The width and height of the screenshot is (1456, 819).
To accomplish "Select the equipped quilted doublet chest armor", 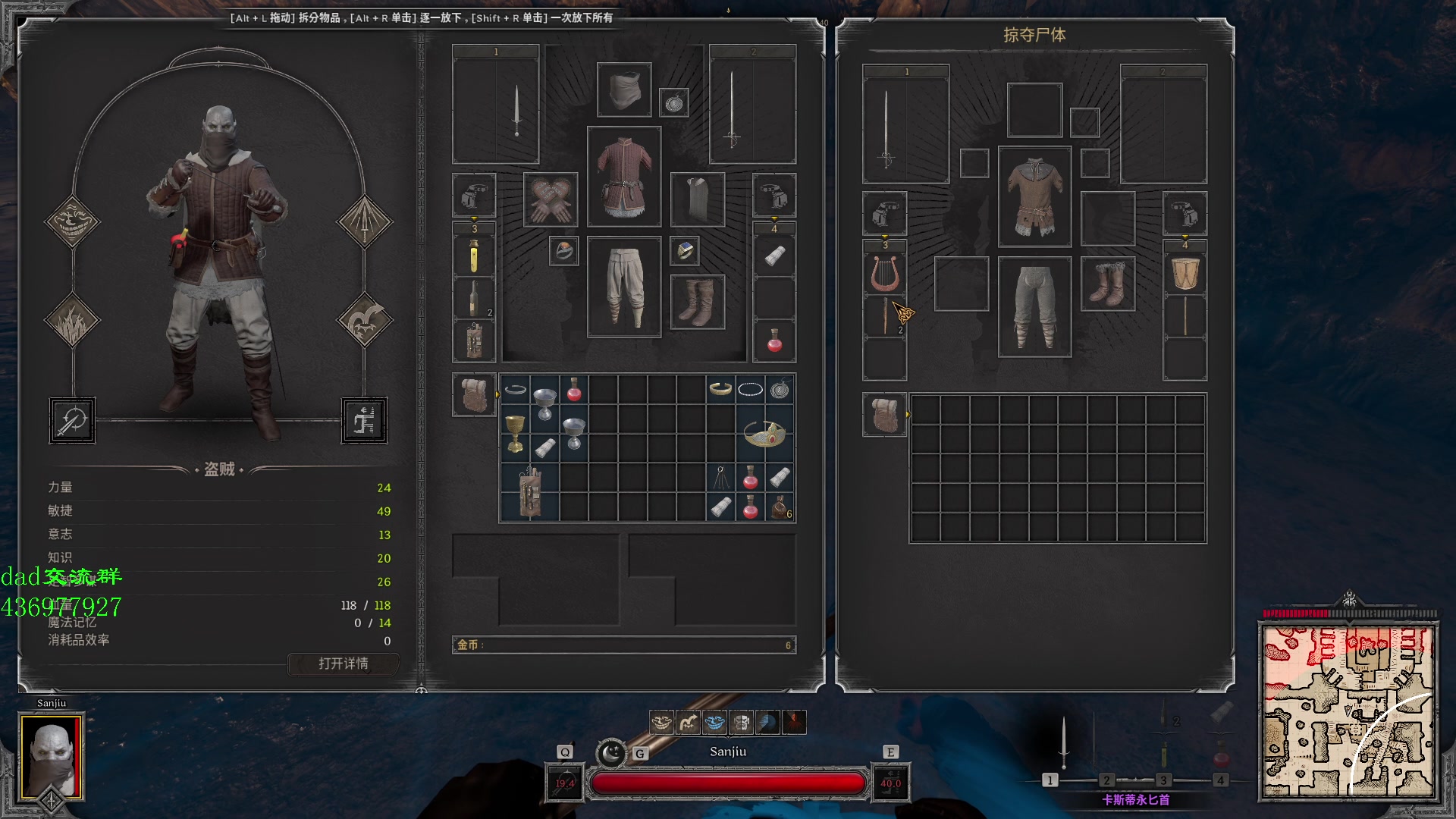I will coord(623,177).
